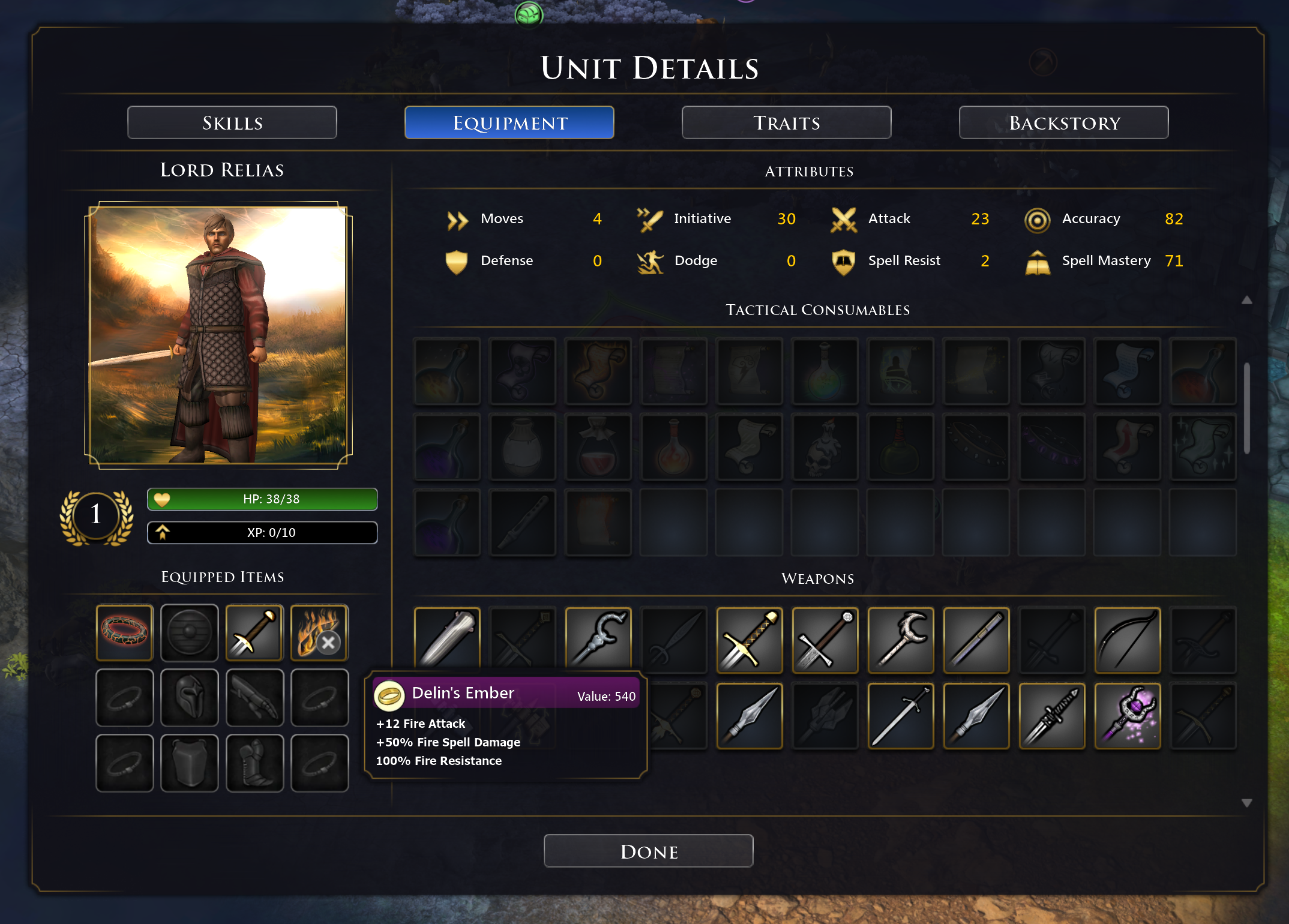
Task: Select the empty helmet equipment slot
Action: click(190, 698)
